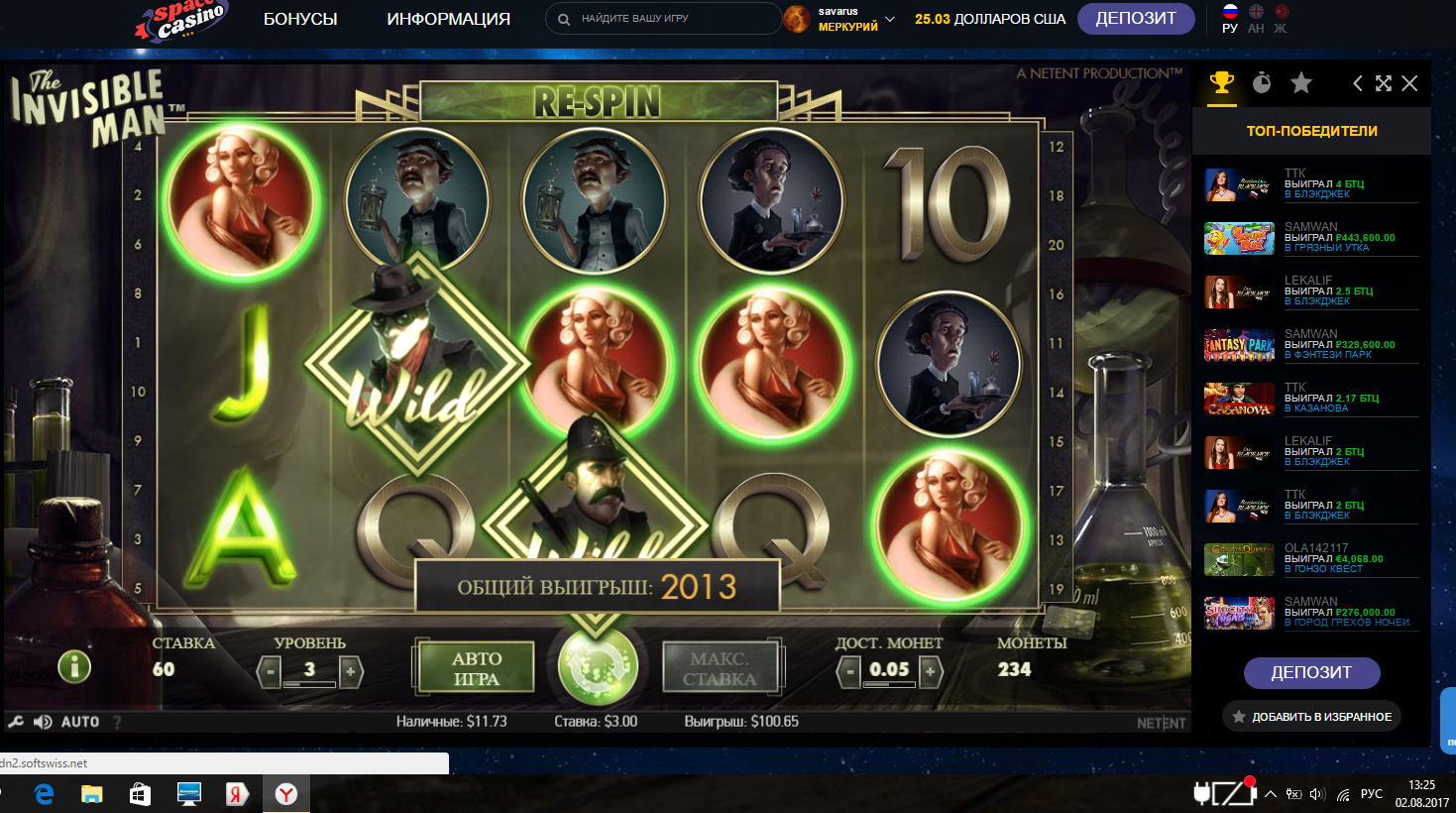Set max bet with МАКС. СТАВКА

click(720, 668)
